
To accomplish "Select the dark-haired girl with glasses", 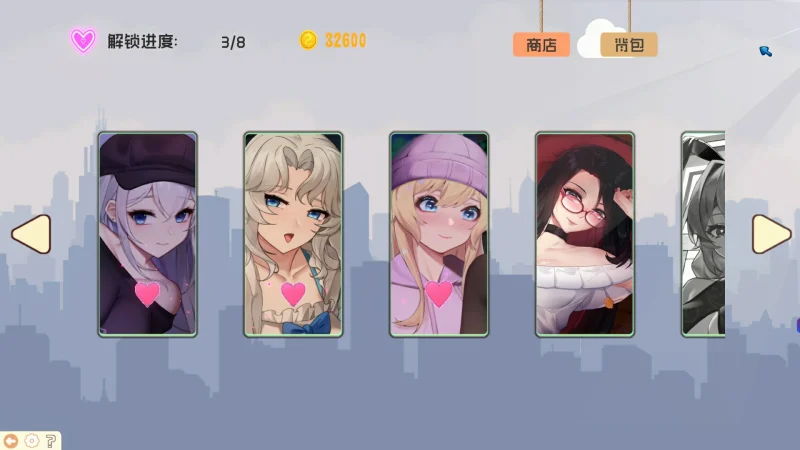I will (584, 234).
